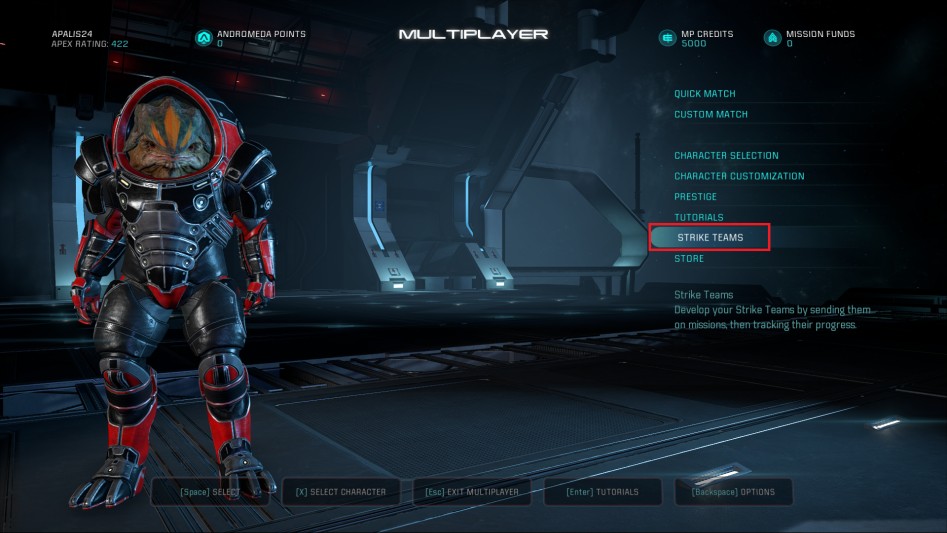947x533 pixels.
Task: Go to Character Selection
Action: click(x=726, y=156)
